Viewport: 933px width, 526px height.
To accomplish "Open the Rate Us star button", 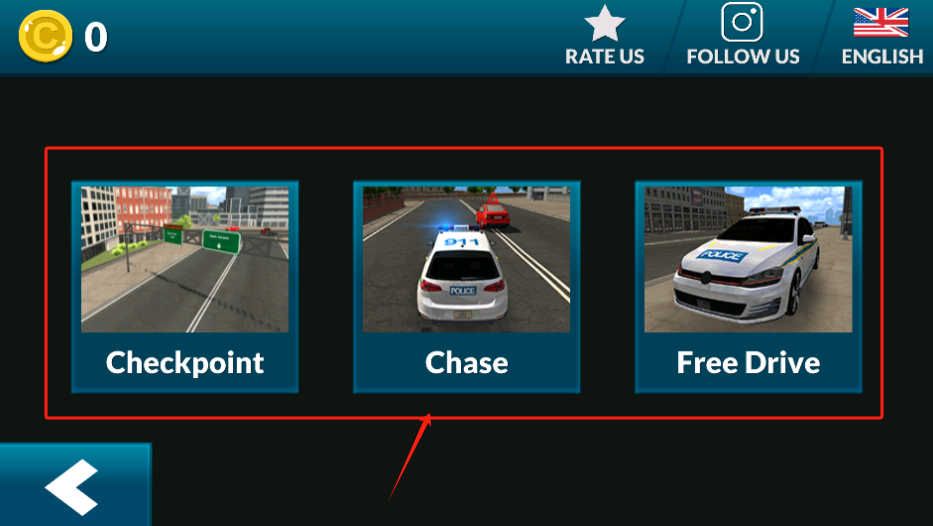I will (x=604, y=36).
